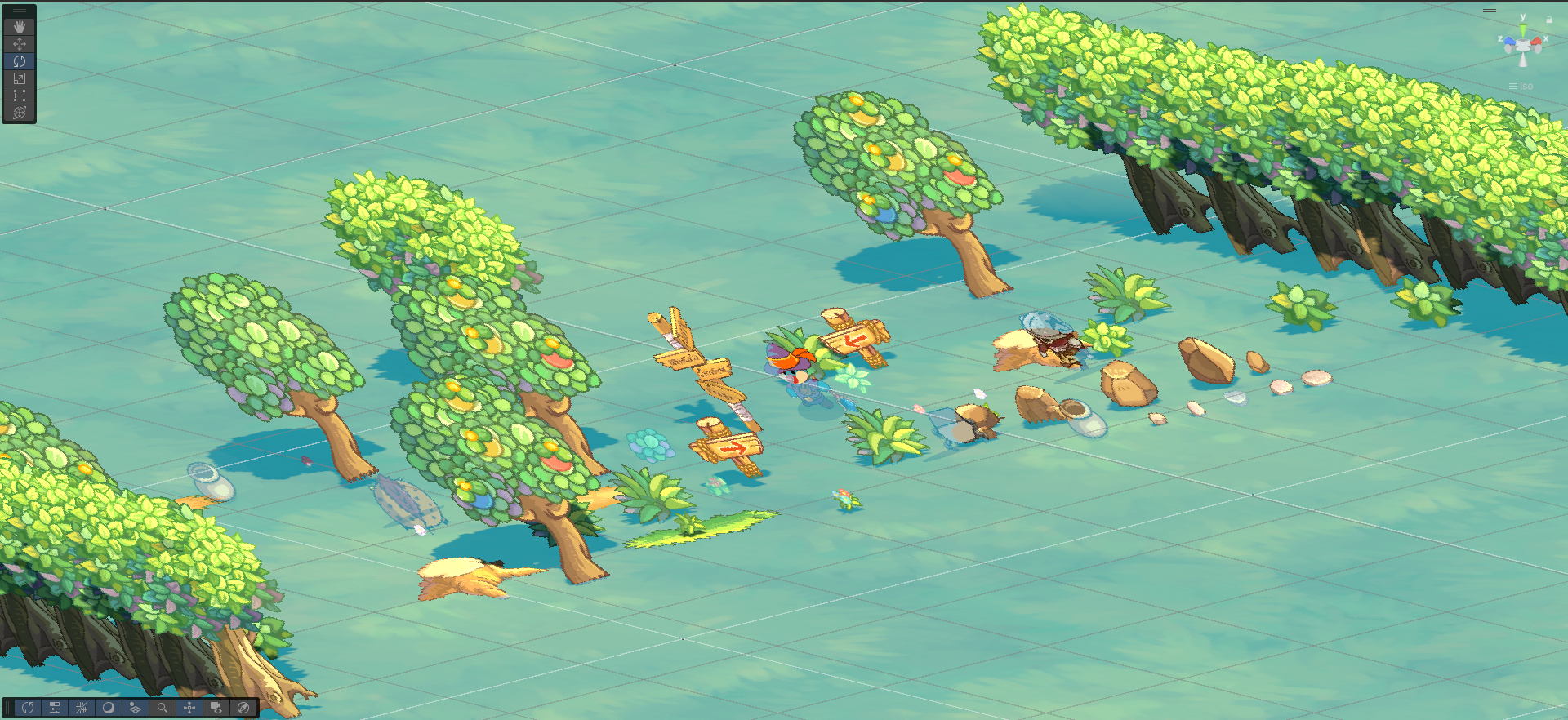The height and width of the screenshot is (720, 1568).
Task: Open the scene gizmo overlay menu
Action: pyautogui.click(x=1491, y=11)
